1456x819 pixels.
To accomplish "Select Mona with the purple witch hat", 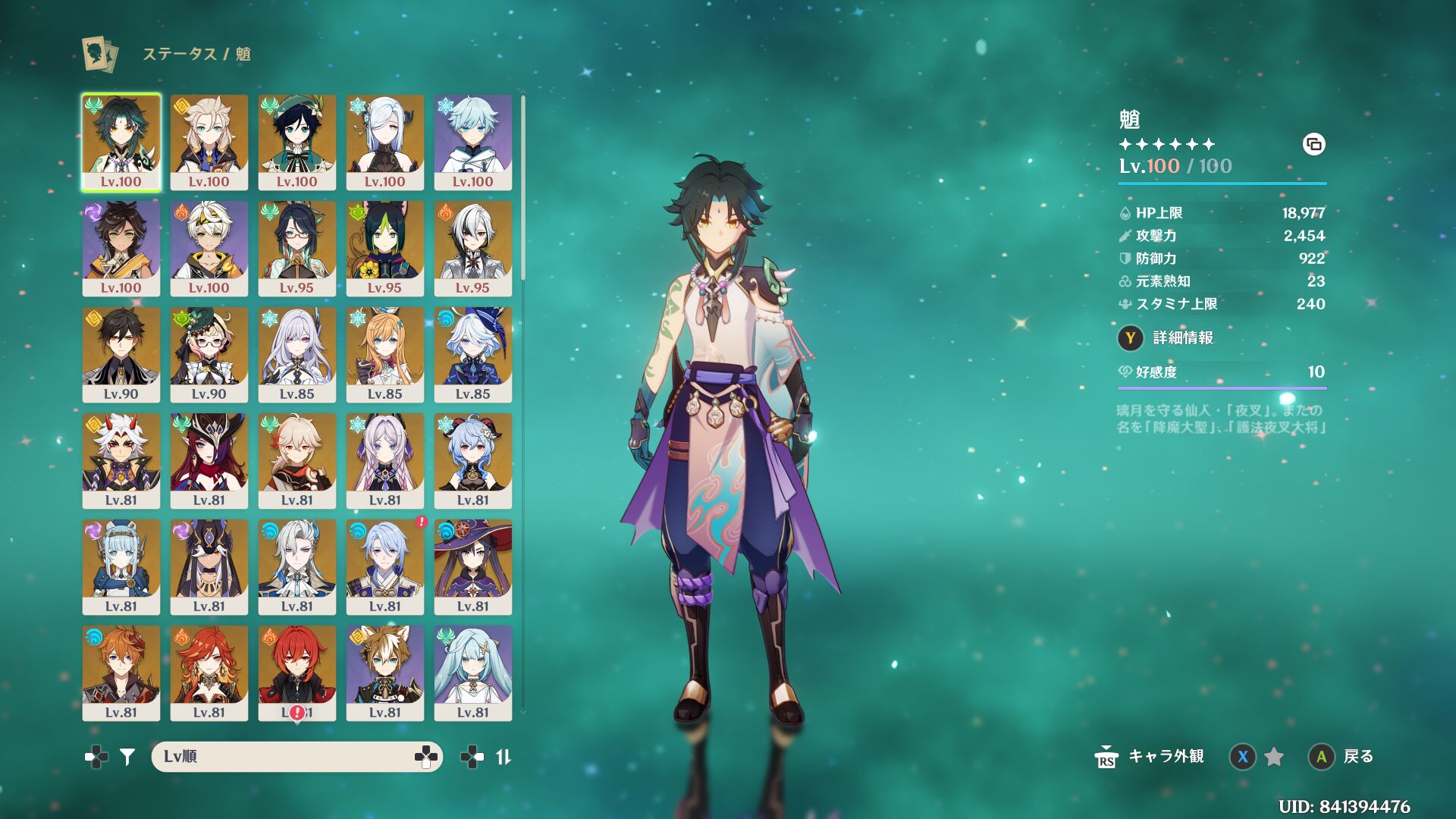I will coord(472,566).
